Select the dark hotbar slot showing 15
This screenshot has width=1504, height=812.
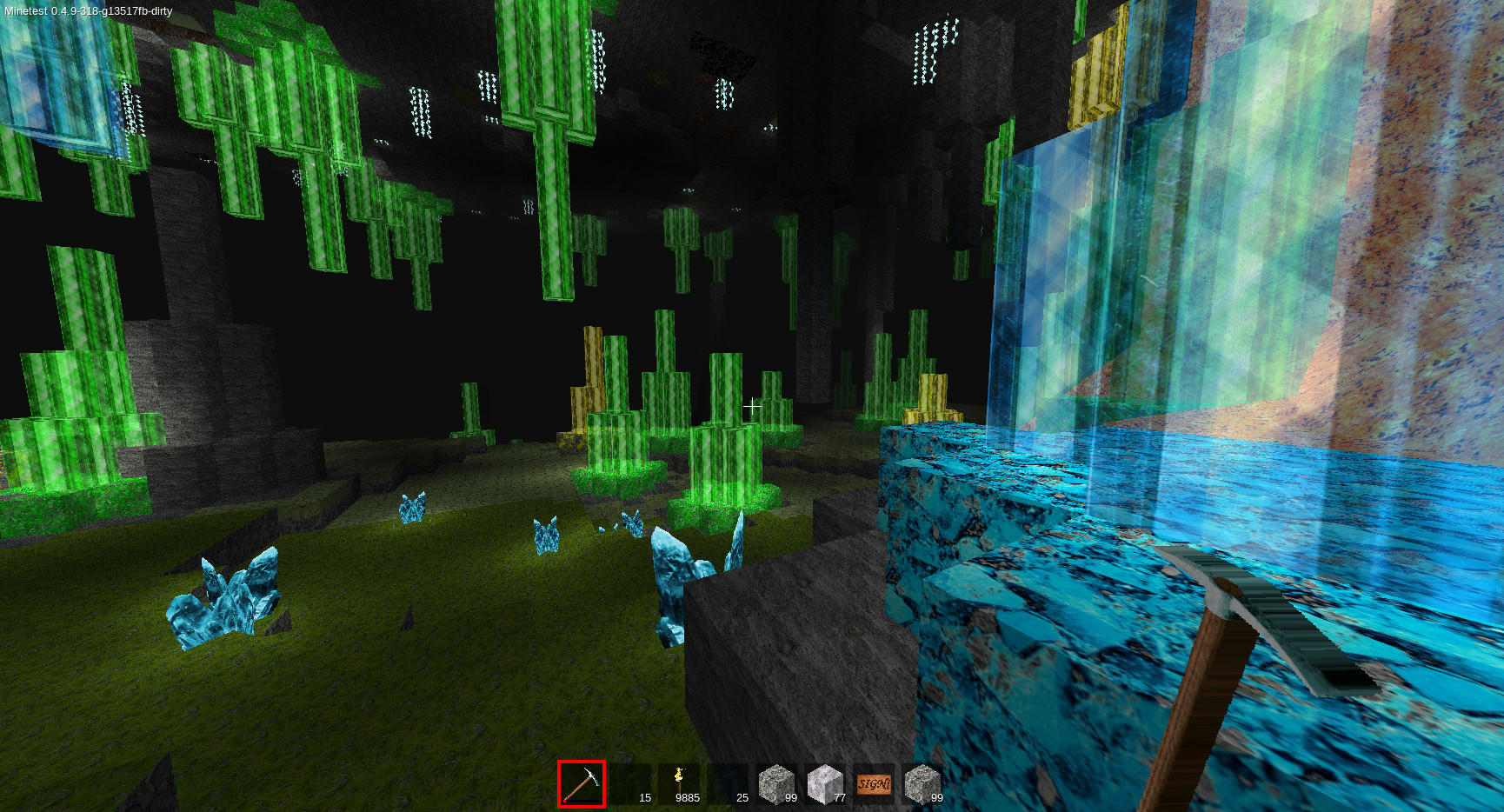(630, 784)
